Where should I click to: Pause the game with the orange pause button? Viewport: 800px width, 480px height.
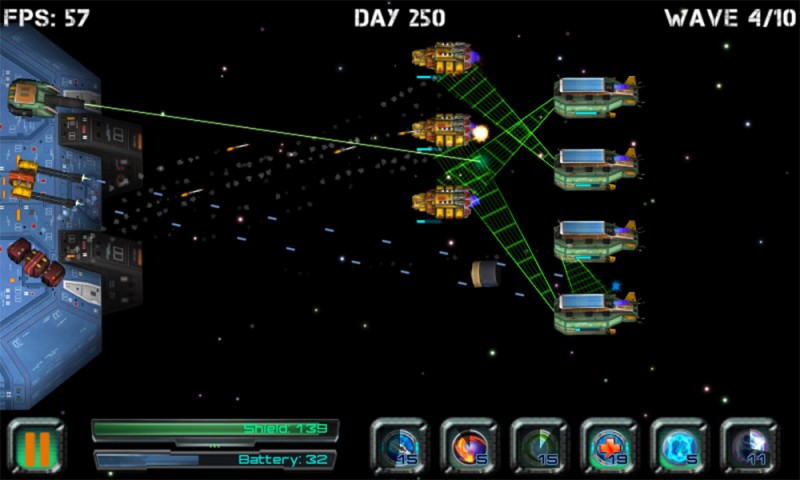pos(35,446)
